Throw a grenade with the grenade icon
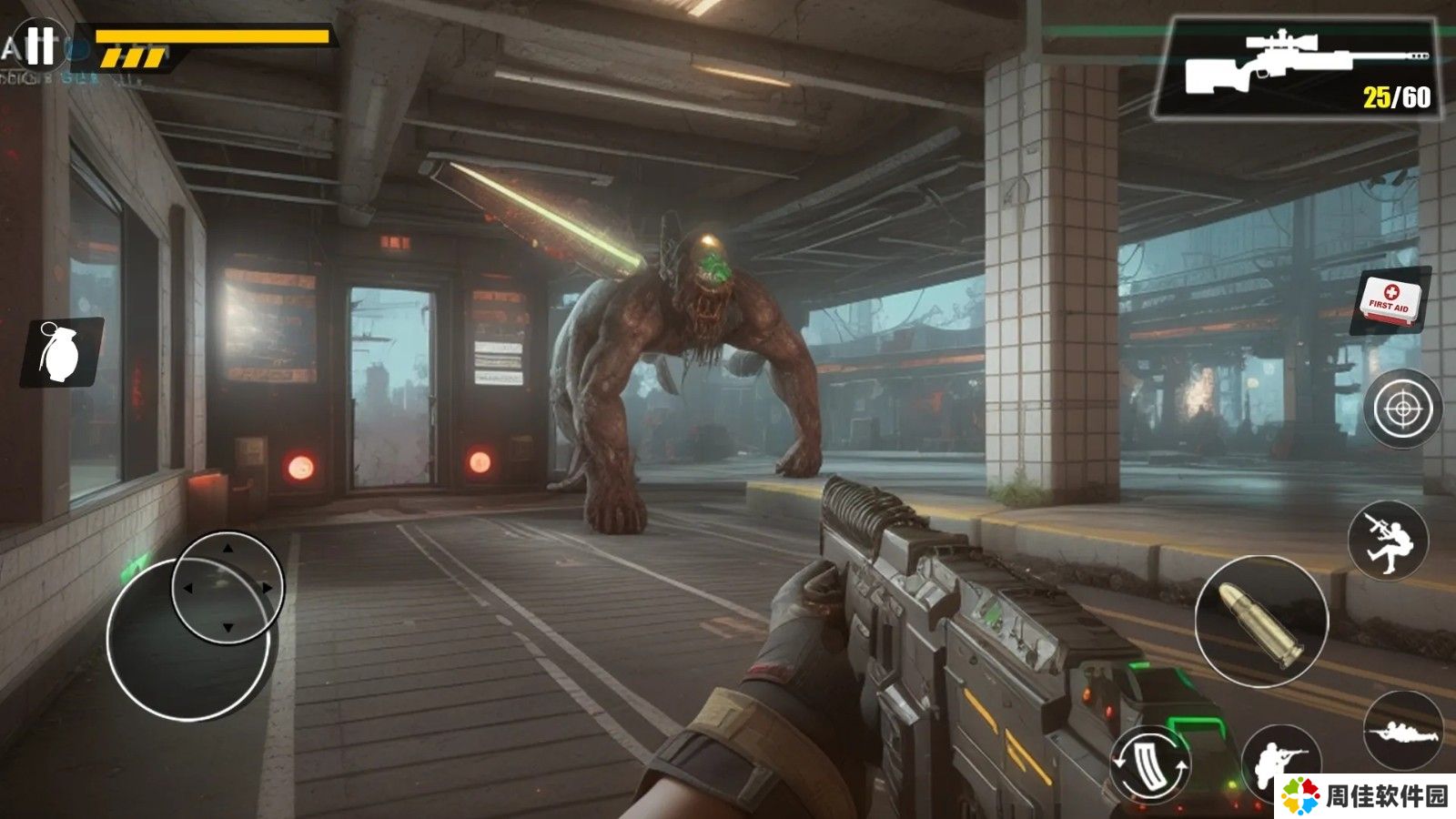Viewport: 1456px width, 819px height. pos(62,351)
